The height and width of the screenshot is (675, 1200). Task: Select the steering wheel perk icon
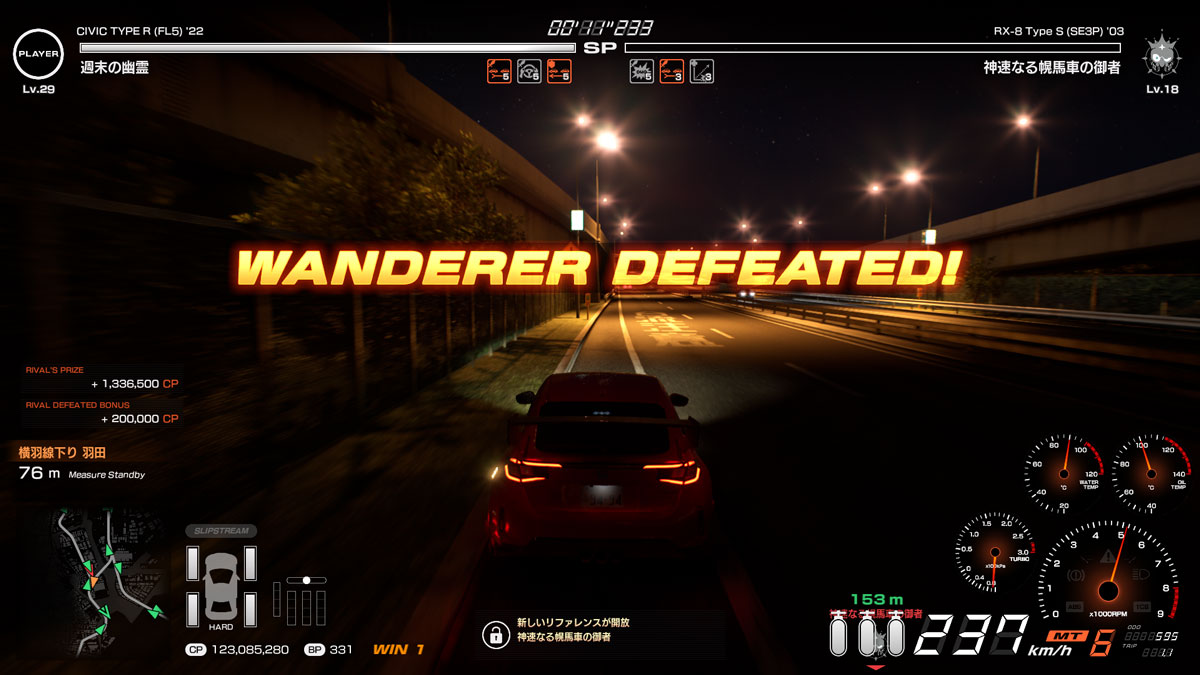[x=529, y=71]
